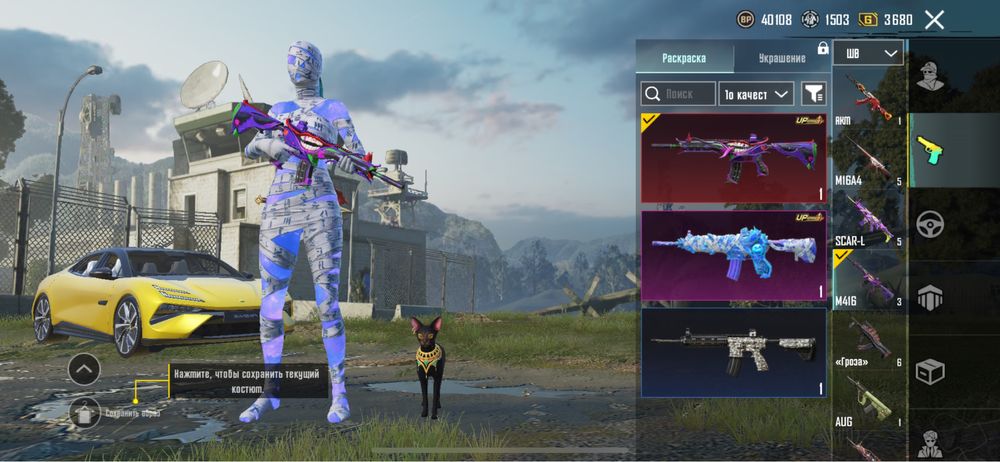
Task: Close the inventory screen with the X
Action: (x=934, y=19)
